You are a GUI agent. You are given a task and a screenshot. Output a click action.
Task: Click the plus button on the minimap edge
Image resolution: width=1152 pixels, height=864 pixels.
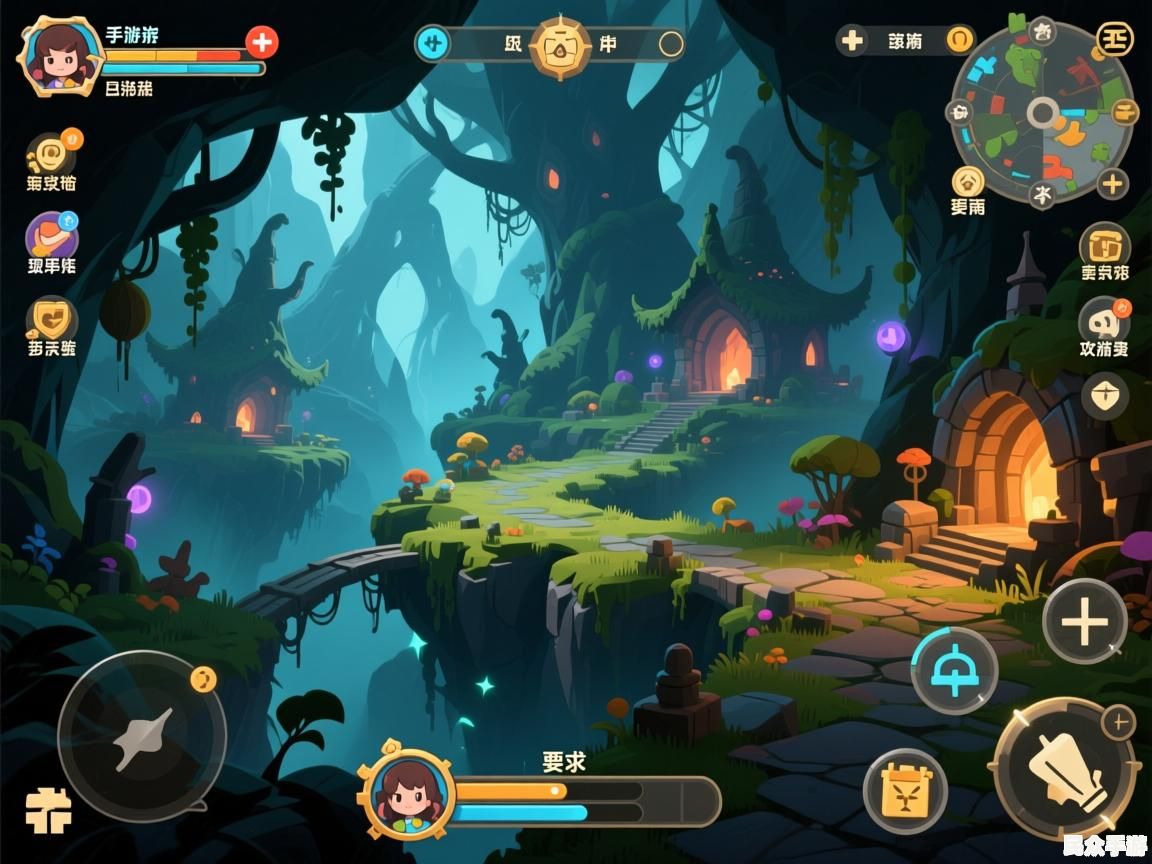[1112, 183]
